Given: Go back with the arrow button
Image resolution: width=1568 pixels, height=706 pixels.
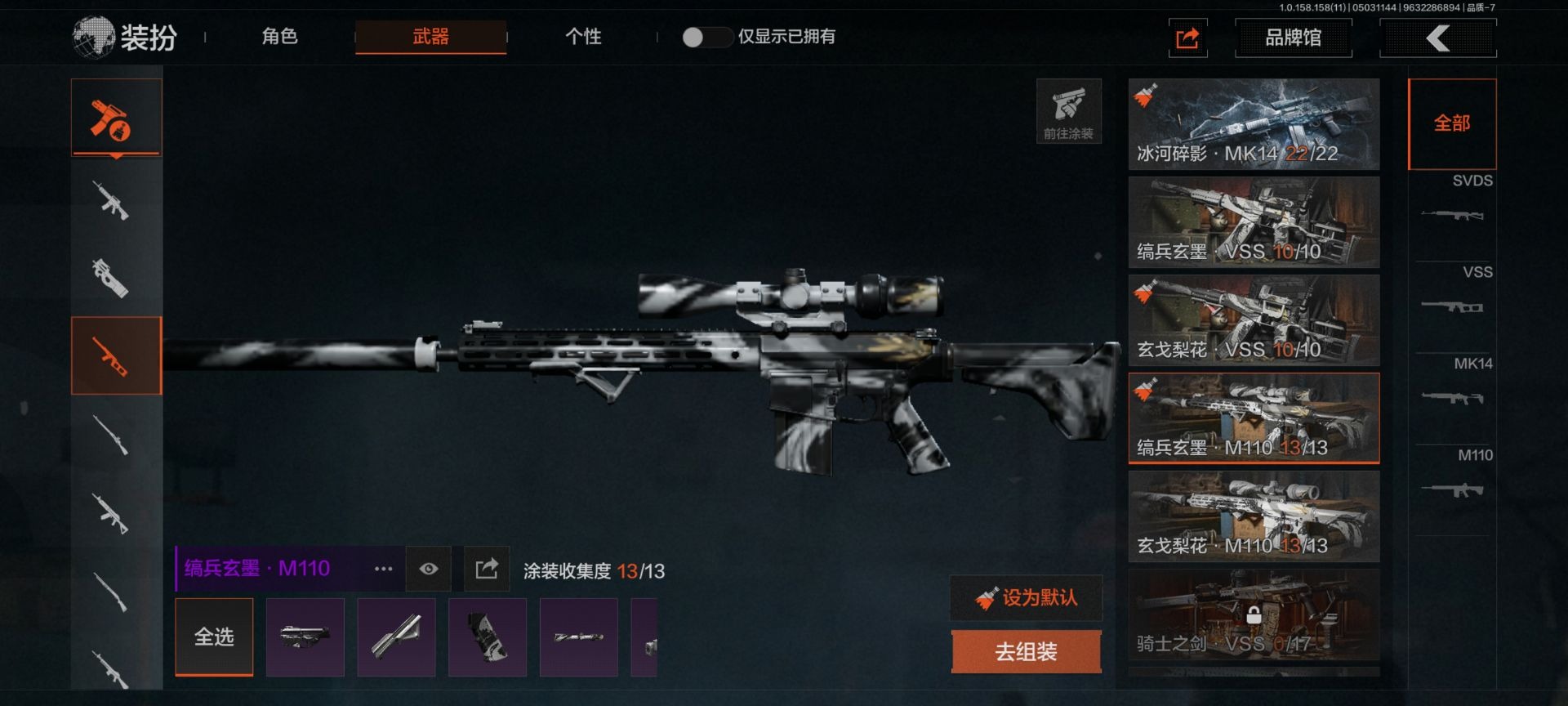Looking at the screenshot, I should pyautogui.click(x=1437, y=38).
